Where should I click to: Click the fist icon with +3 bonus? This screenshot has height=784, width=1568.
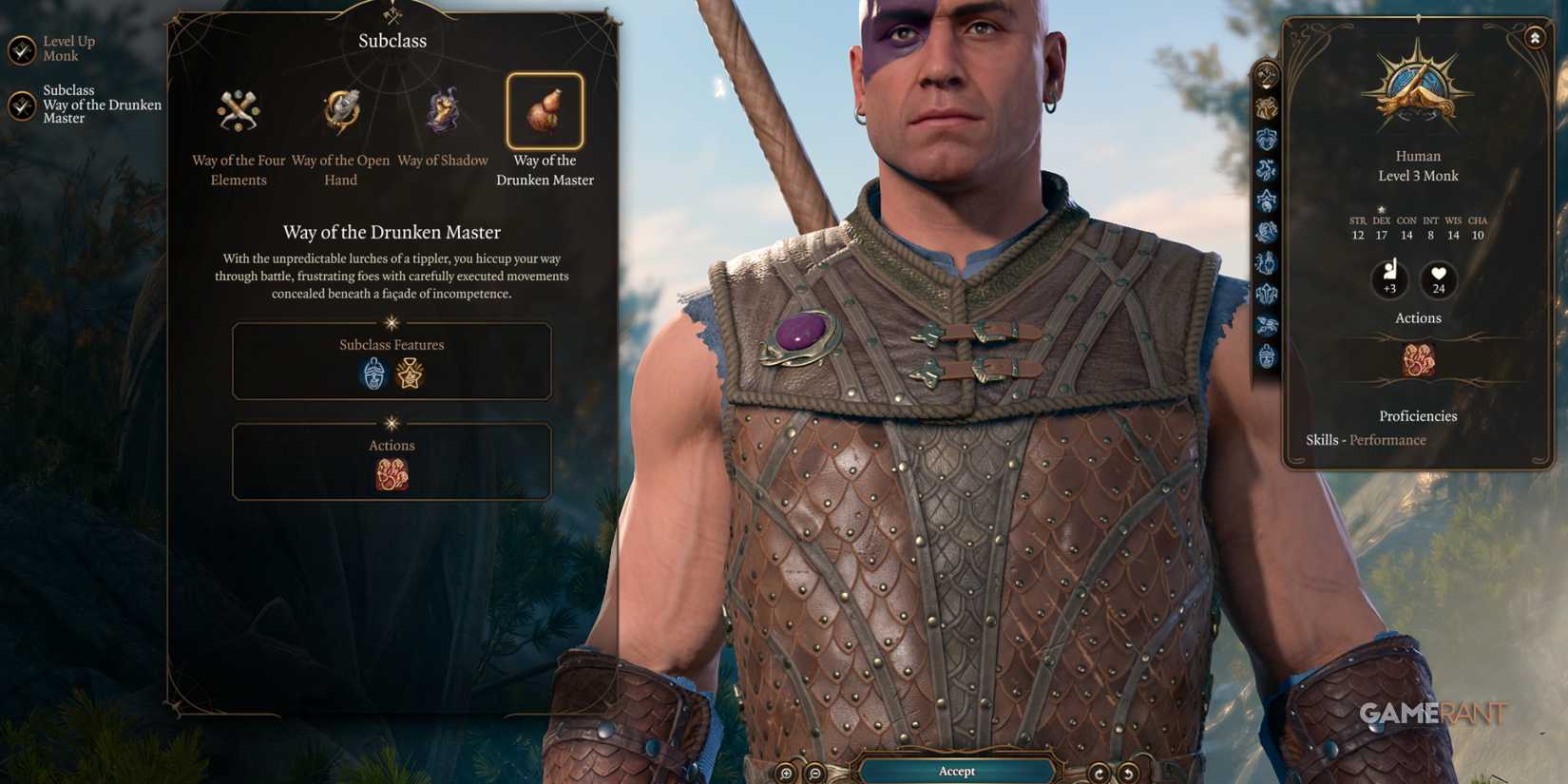[1390, 278]
